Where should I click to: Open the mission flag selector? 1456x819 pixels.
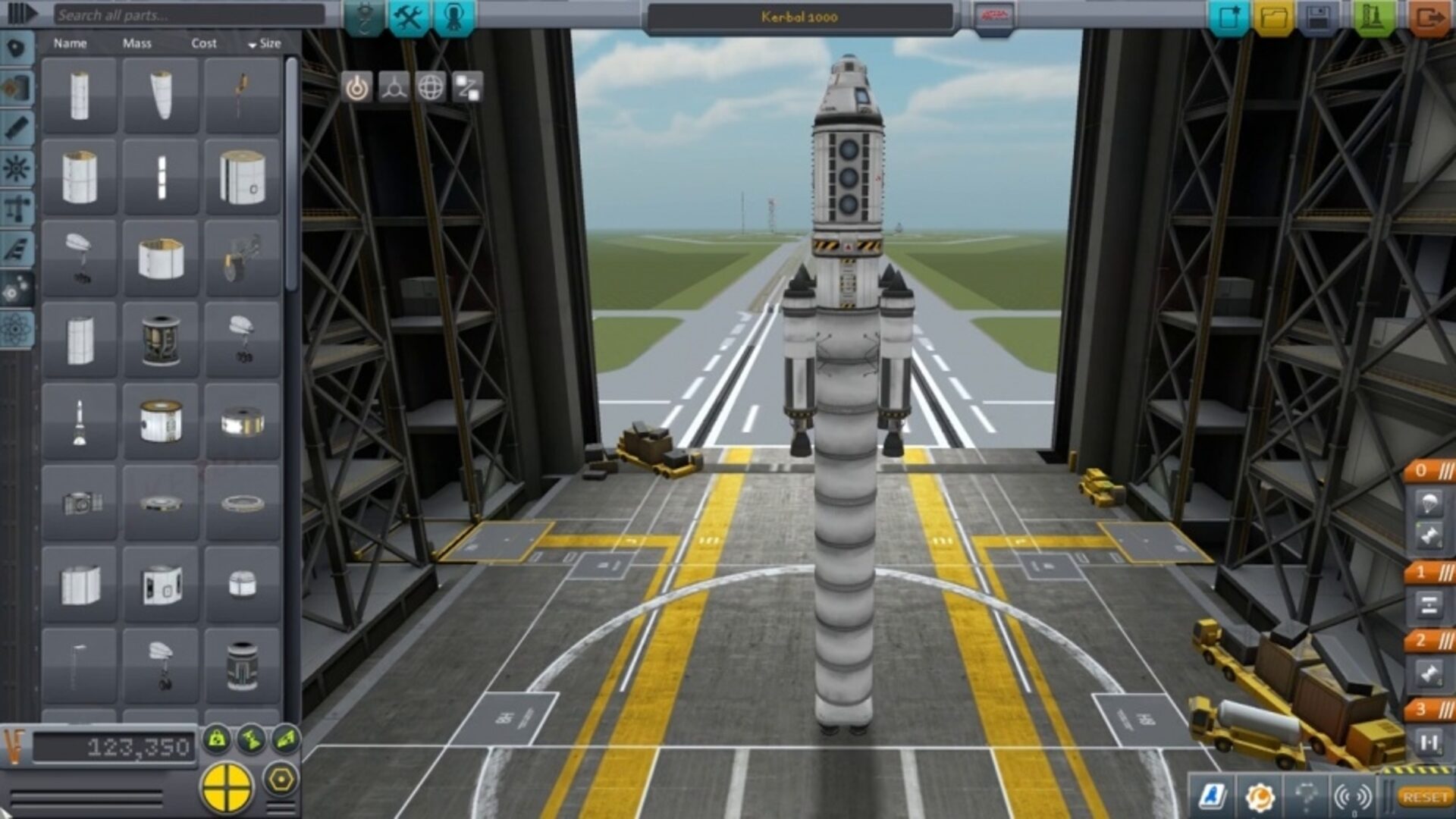[993, 17]
